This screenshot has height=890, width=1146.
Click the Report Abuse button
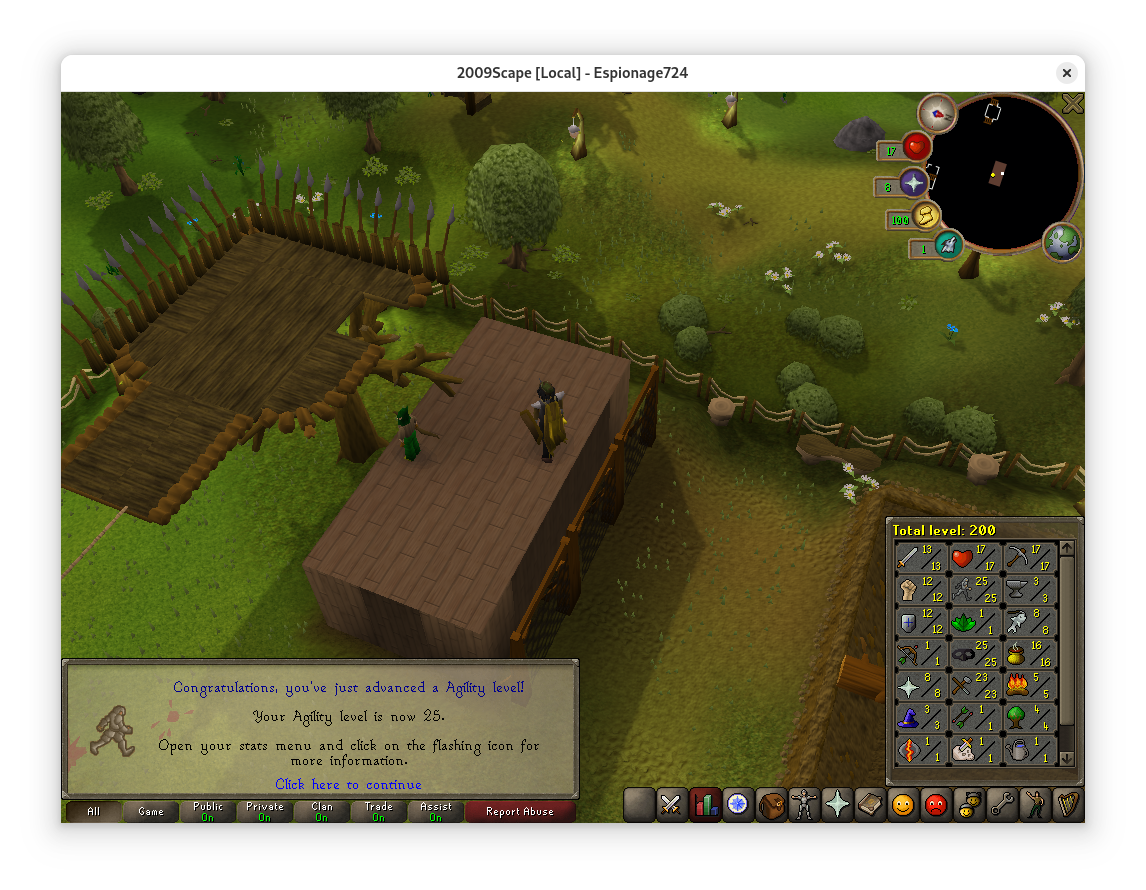click(x=519, y=812)
